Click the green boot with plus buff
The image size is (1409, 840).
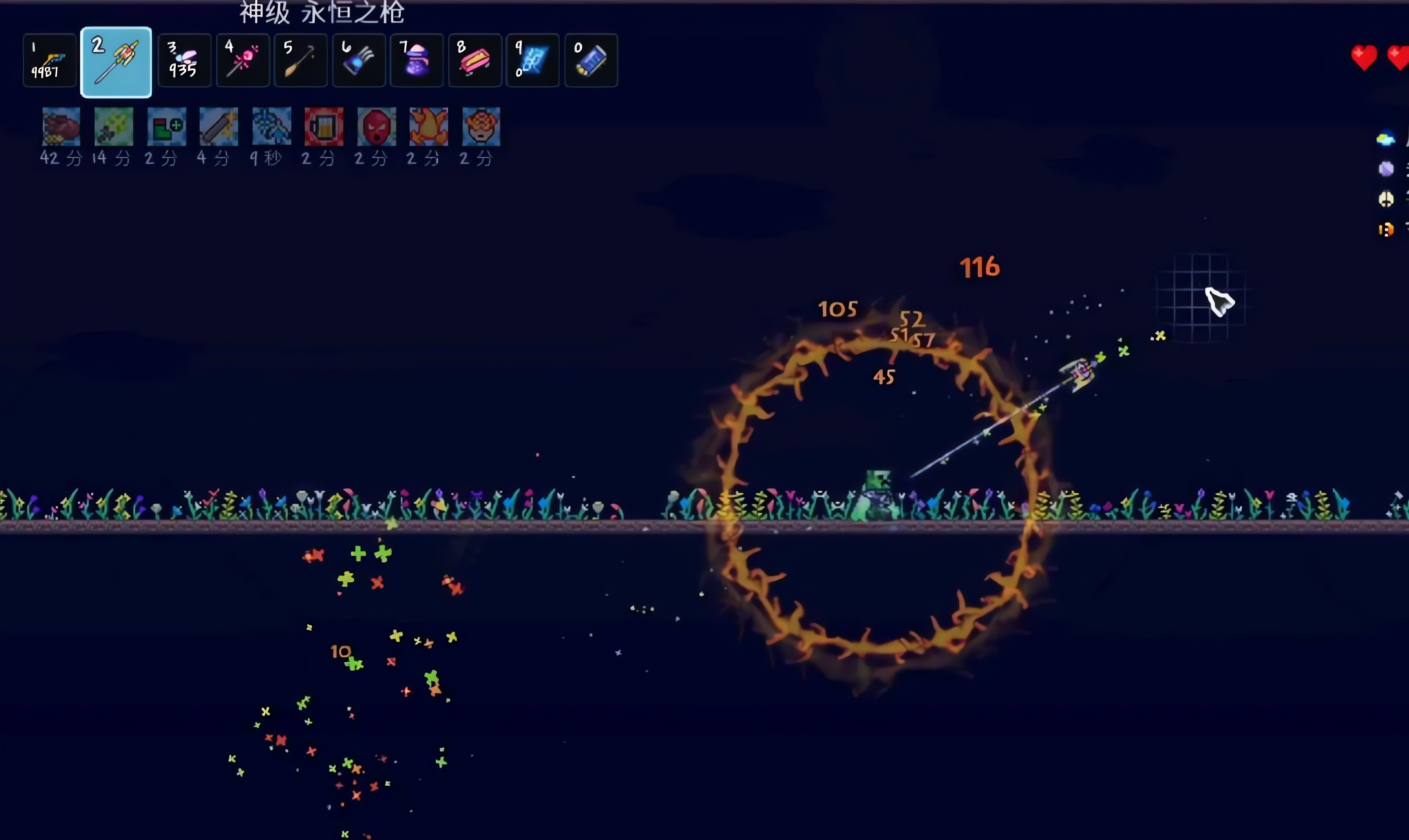[166, 127]
